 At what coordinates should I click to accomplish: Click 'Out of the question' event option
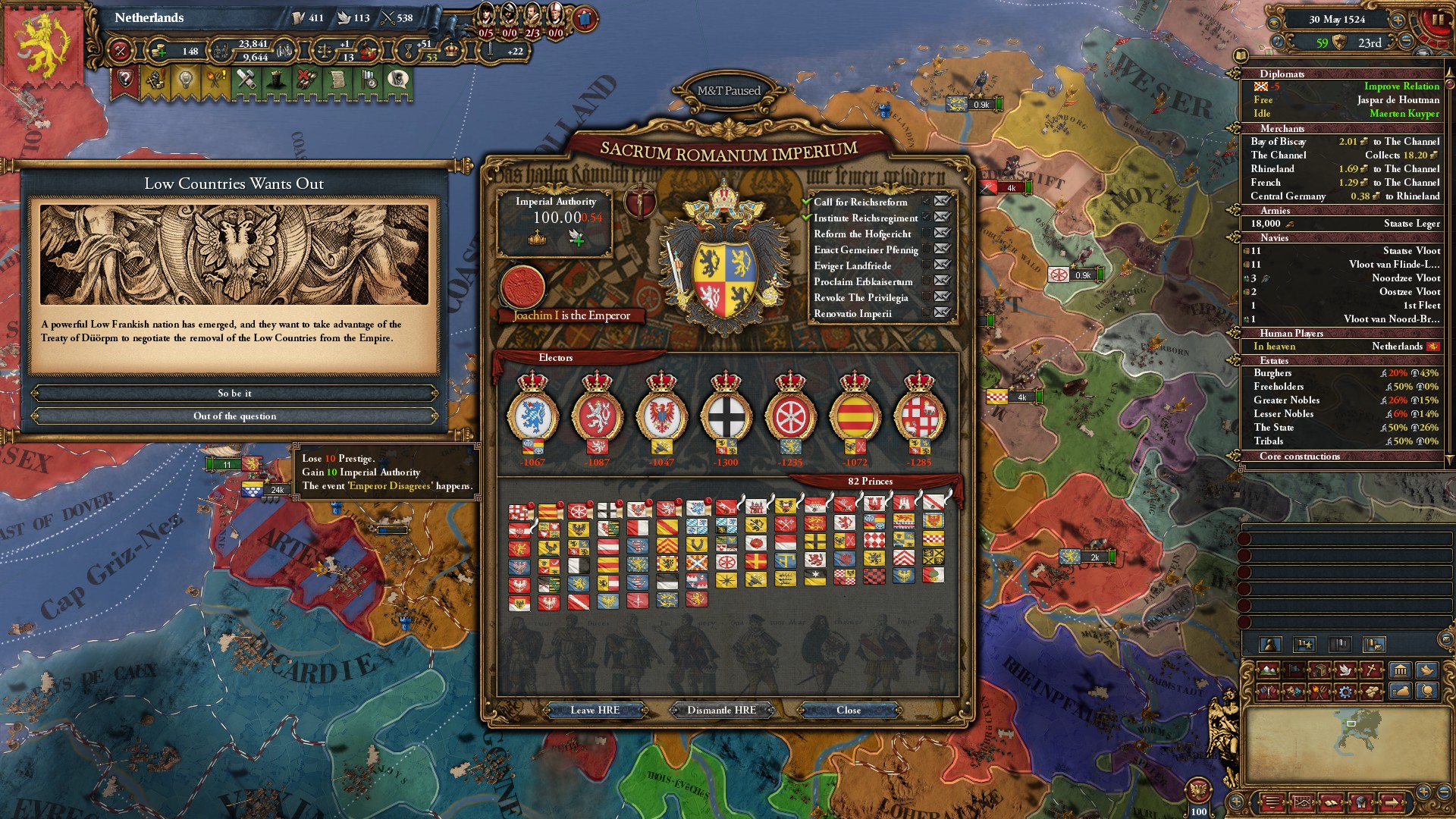pos(237,416)
